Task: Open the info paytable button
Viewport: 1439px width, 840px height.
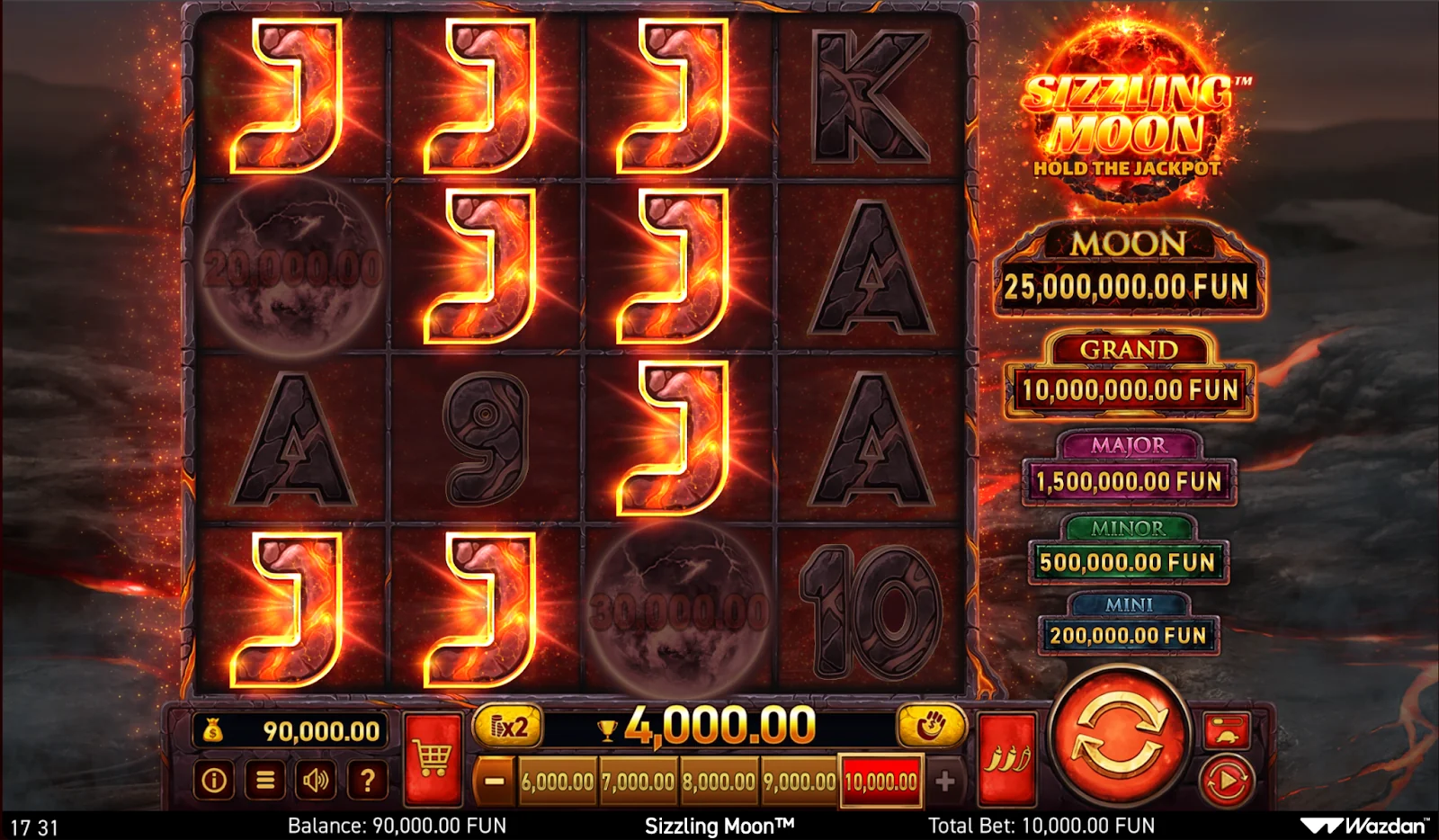Action: [214, 781]
